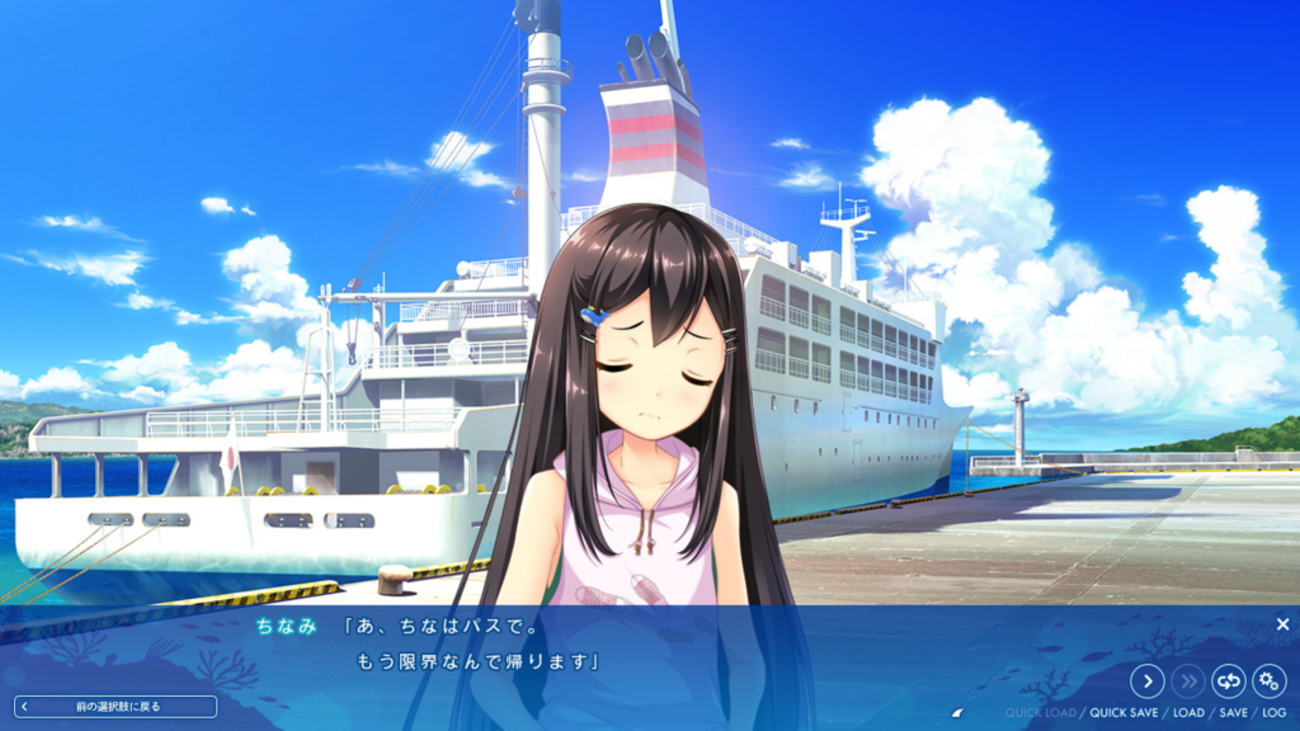Open the LOAD screen

point(1188,713)
